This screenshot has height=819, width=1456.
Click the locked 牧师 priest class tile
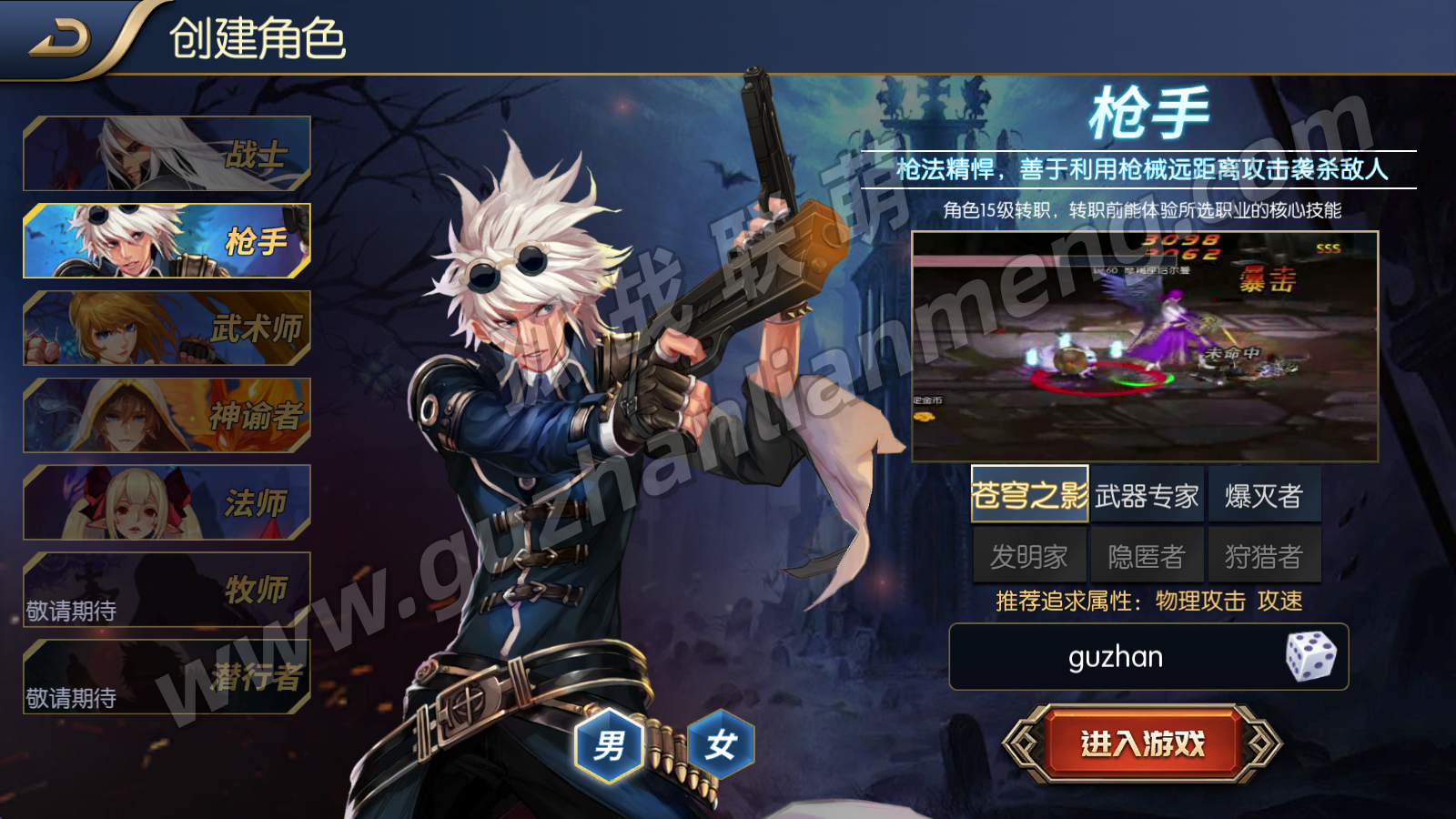[x=167, y=590]
